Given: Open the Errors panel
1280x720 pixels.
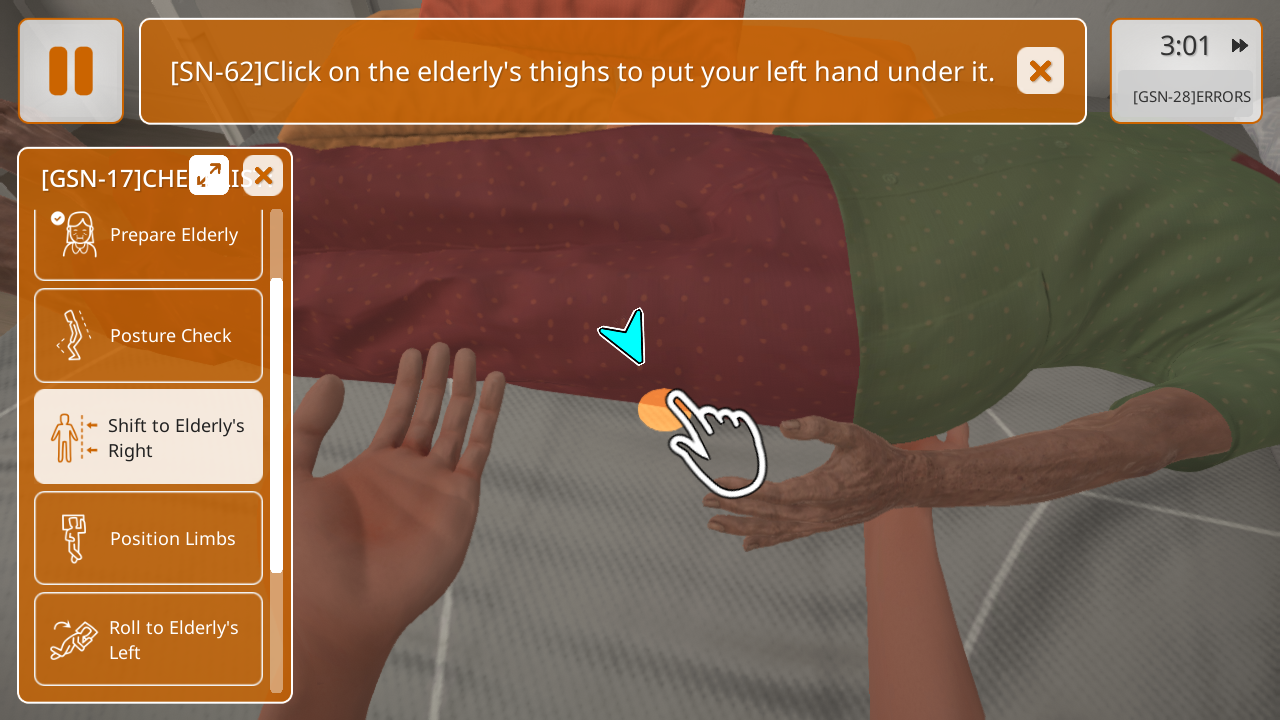Looking at the screenshot, I should point(1191,97).
